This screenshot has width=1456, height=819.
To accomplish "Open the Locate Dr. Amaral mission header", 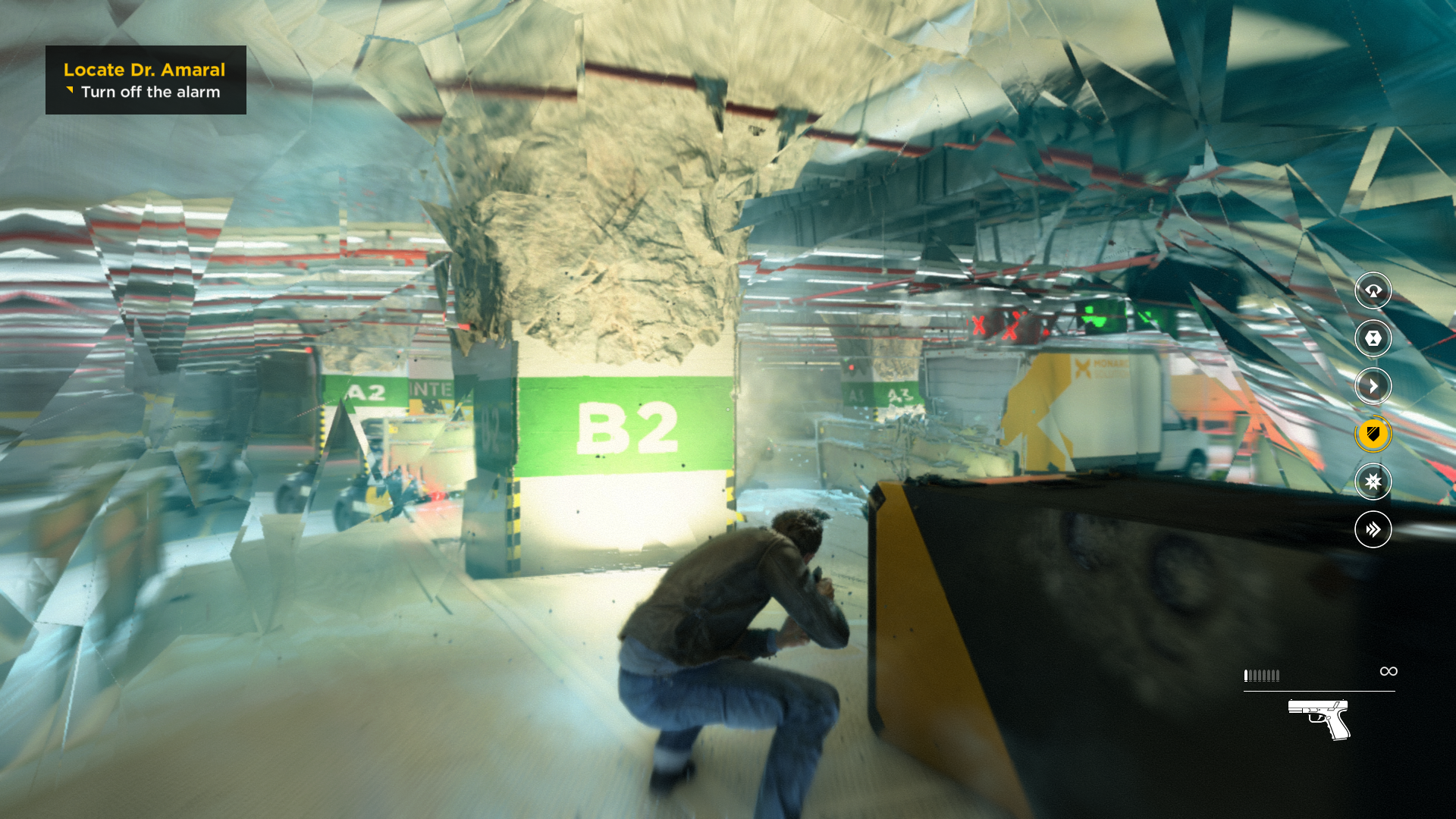I will click(144, 70).
